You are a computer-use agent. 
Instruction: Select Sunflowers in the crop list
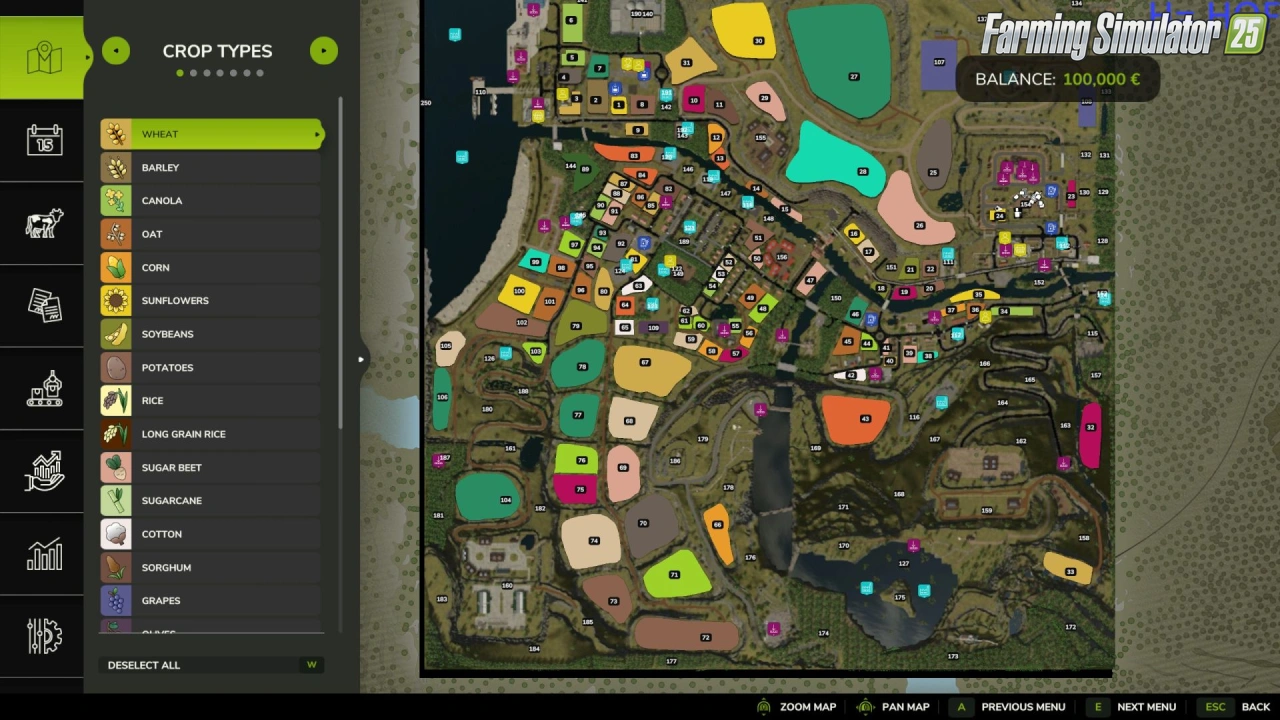tap(212, 301)
